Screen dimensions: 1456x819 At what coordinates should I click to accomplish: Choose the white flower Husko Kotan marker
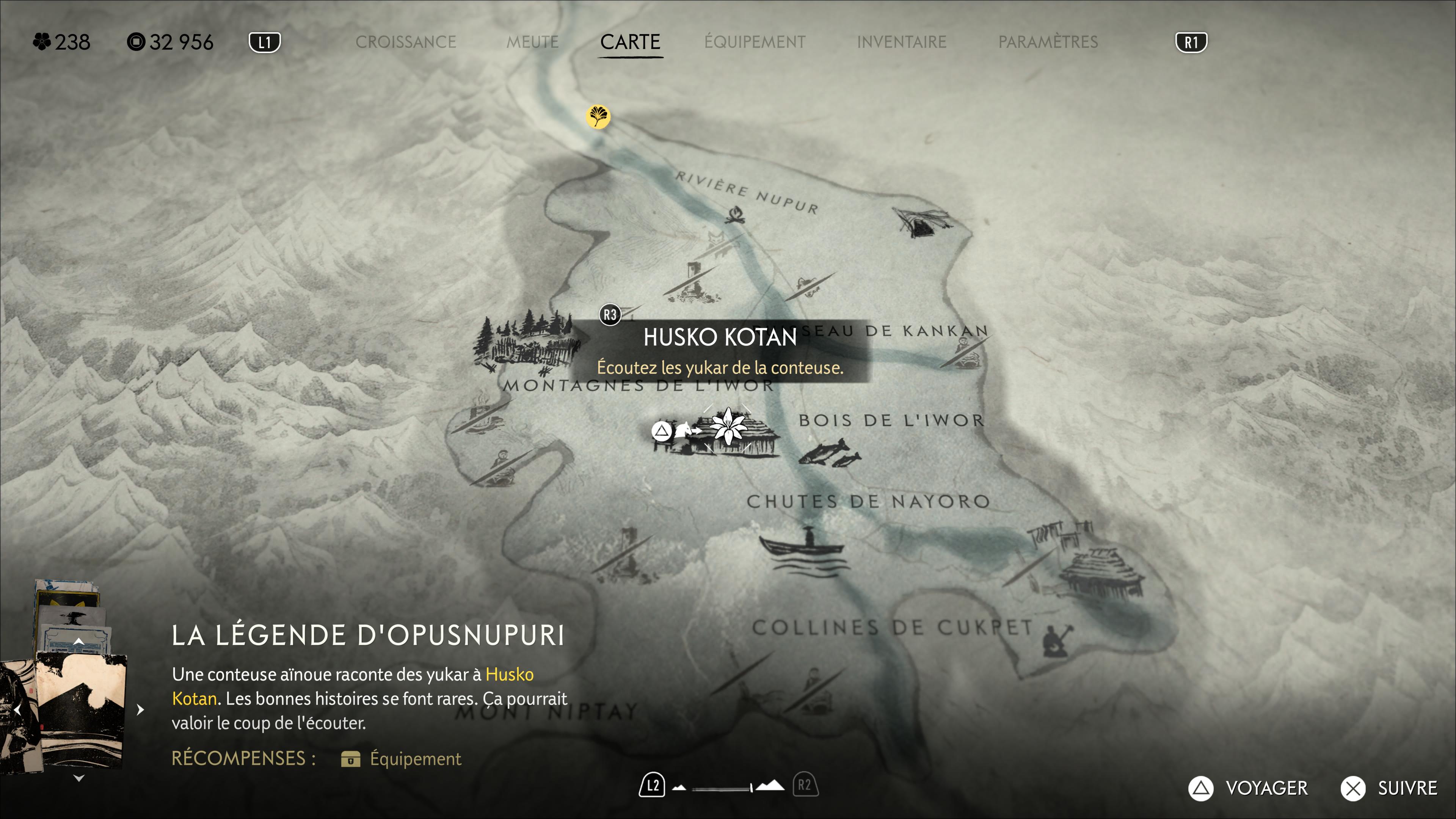point(728,427)
